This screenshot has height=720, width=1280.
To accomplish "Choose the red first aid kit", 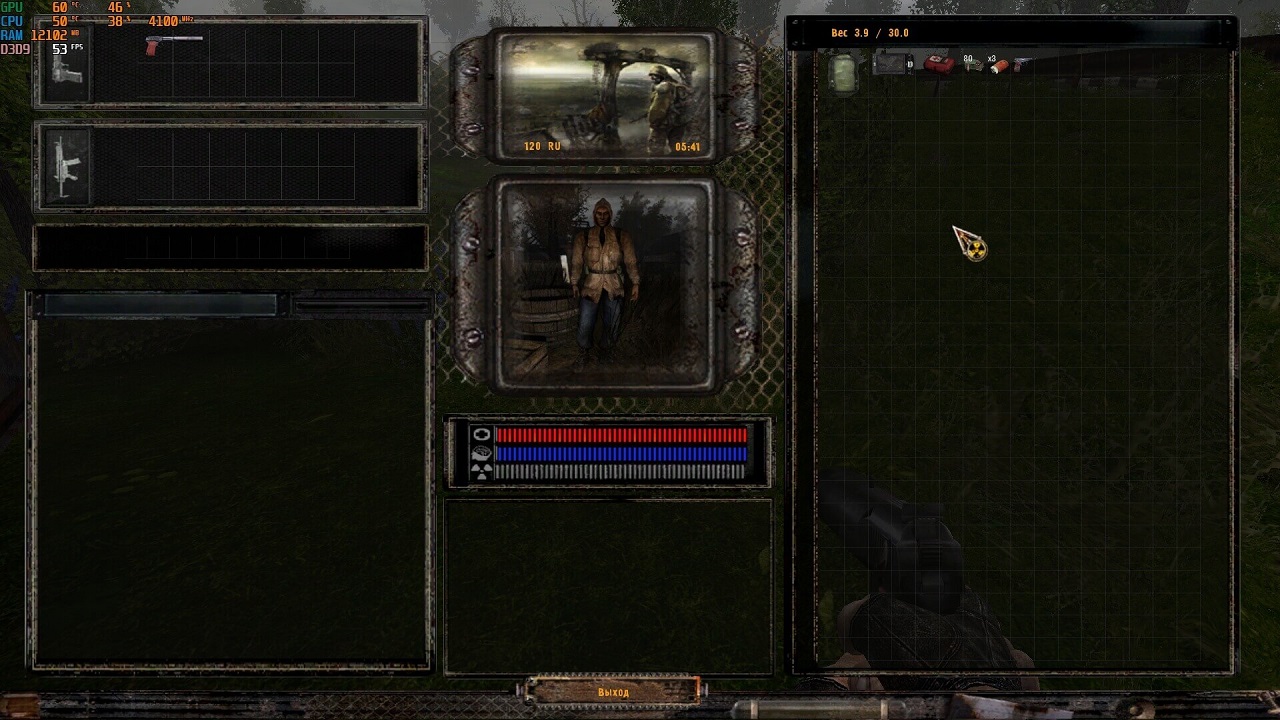I will click(x=938, y=65).
